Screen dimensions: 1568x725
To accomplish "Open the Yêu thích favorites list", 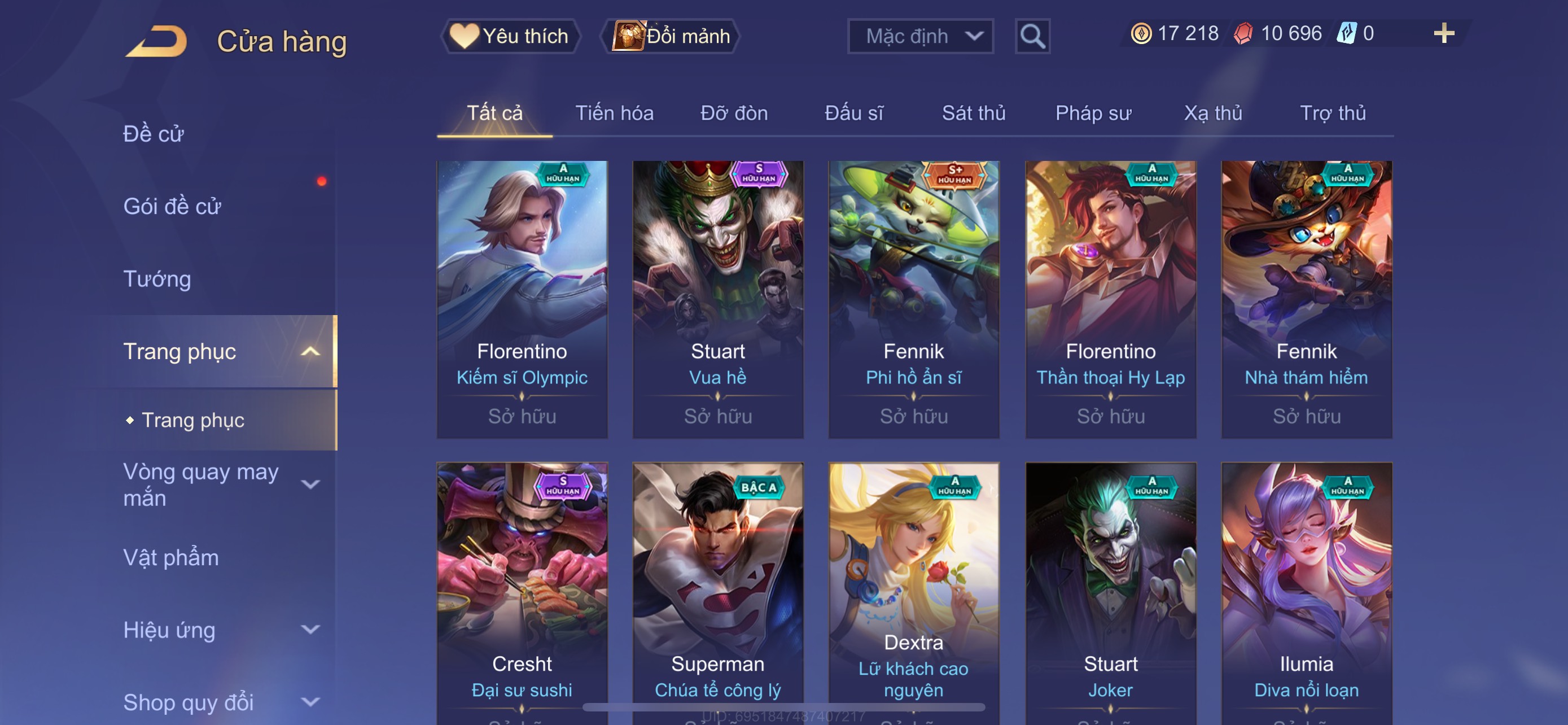I will (510, 36).
